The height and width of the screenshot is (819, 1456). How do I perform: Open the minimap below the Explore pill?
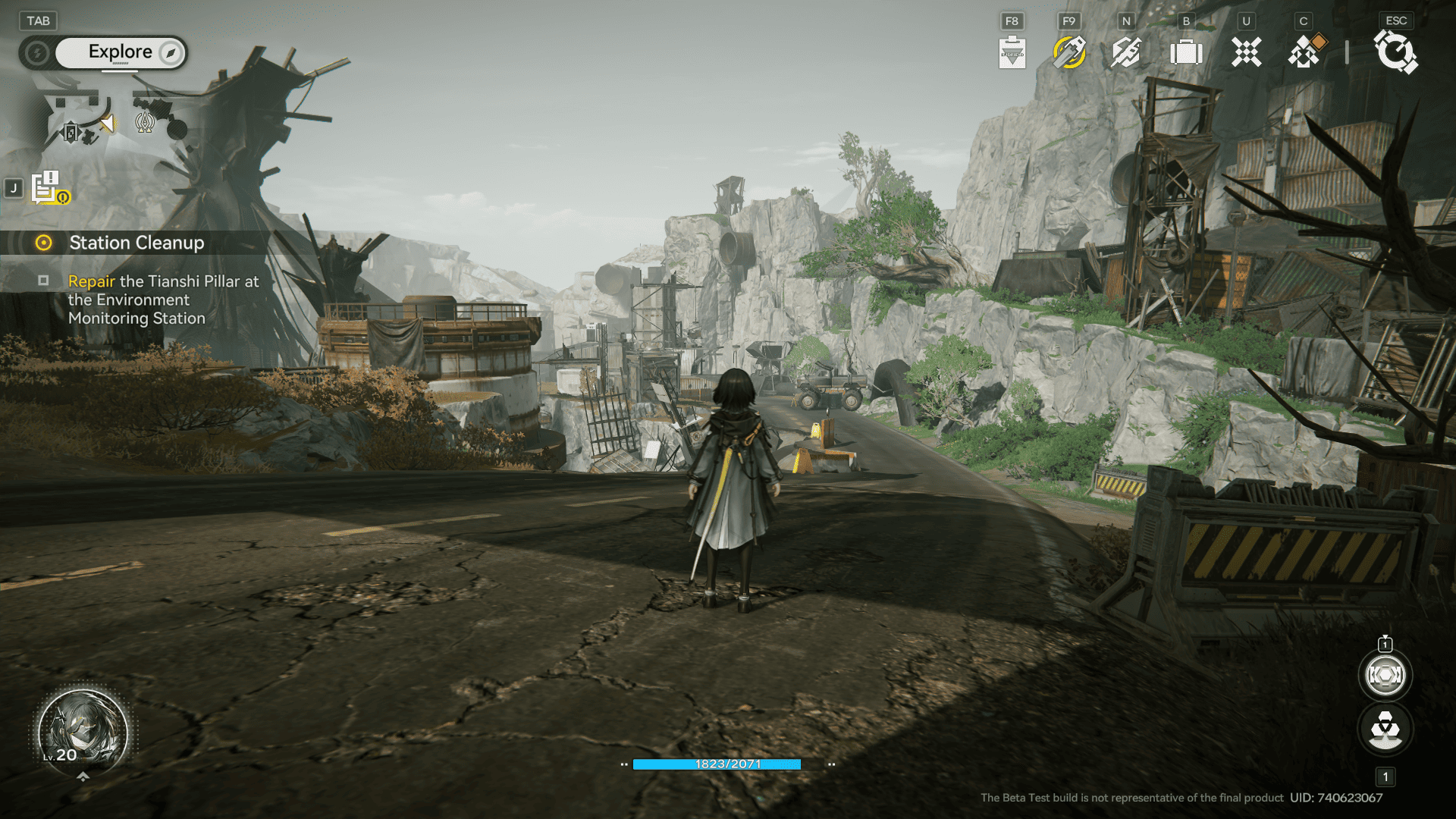coord(114,121)
